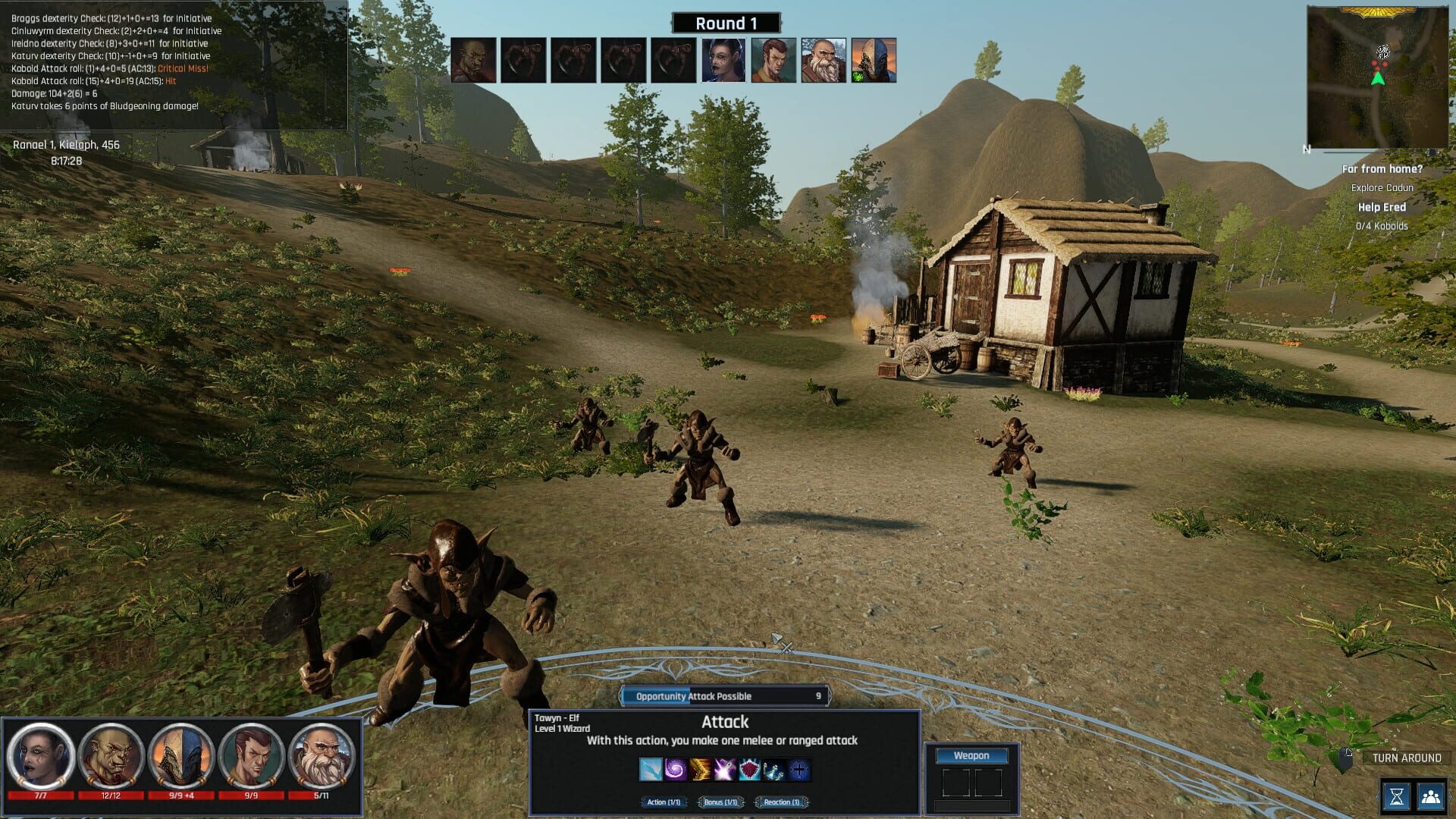Image resolution: width=1456 pixels, height=819 pixels.
Task: Select the pale elf woman party portrait
Action: tap(41, 756)
